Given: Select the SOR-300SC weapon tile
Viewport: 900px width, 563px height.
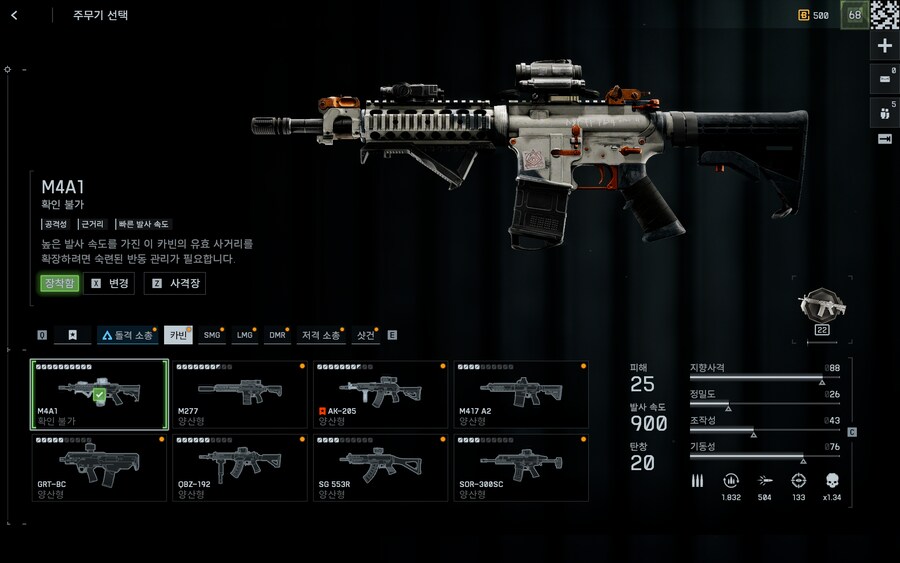Looking at the screenshot, I should click(x=521, y=467).
